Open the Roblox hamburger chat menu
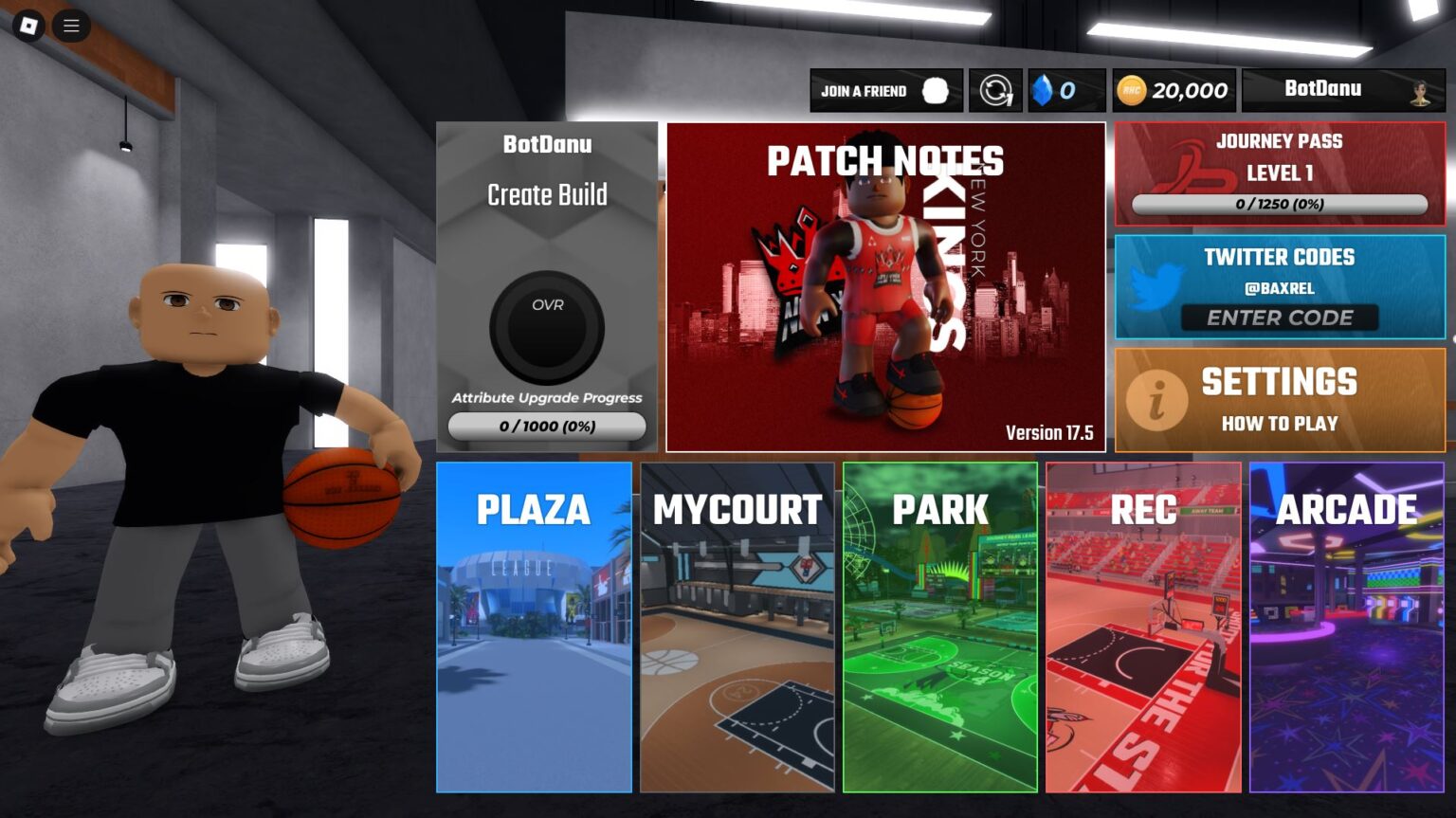This screenshot has width=1456, height=818. tap(71, 26)
